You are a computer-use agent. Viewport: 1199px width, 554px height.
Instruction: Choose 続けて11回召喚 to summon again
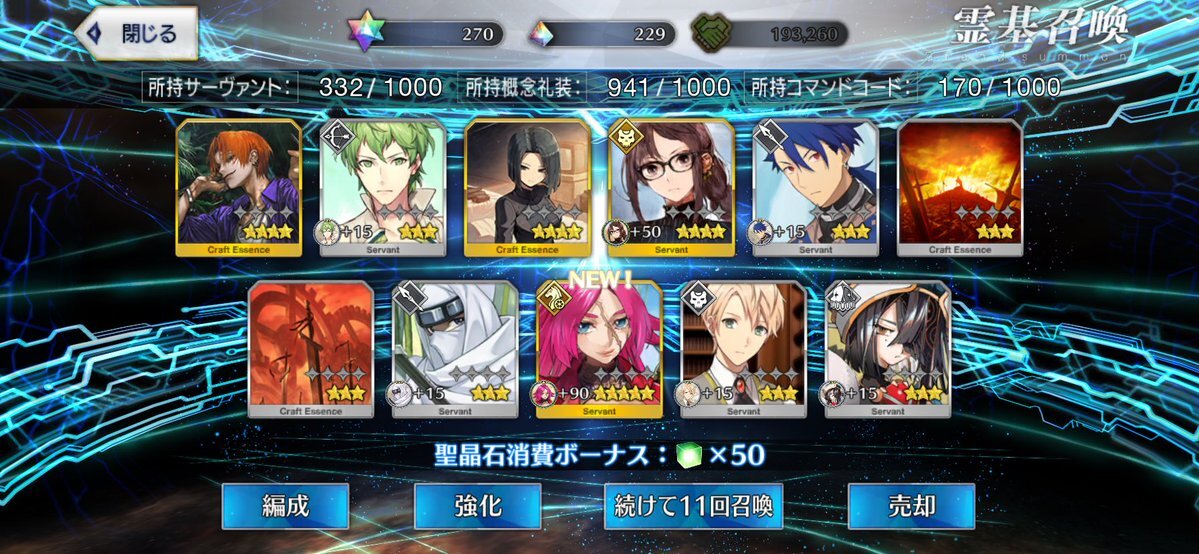tap(693, 506)
